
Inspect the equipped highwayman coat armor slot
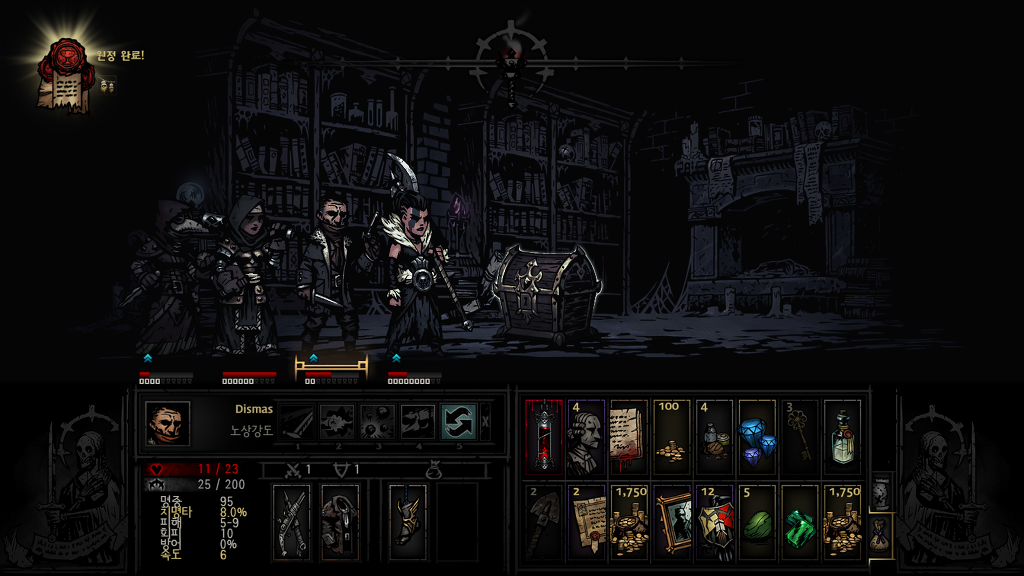click(x=340, y=518)
